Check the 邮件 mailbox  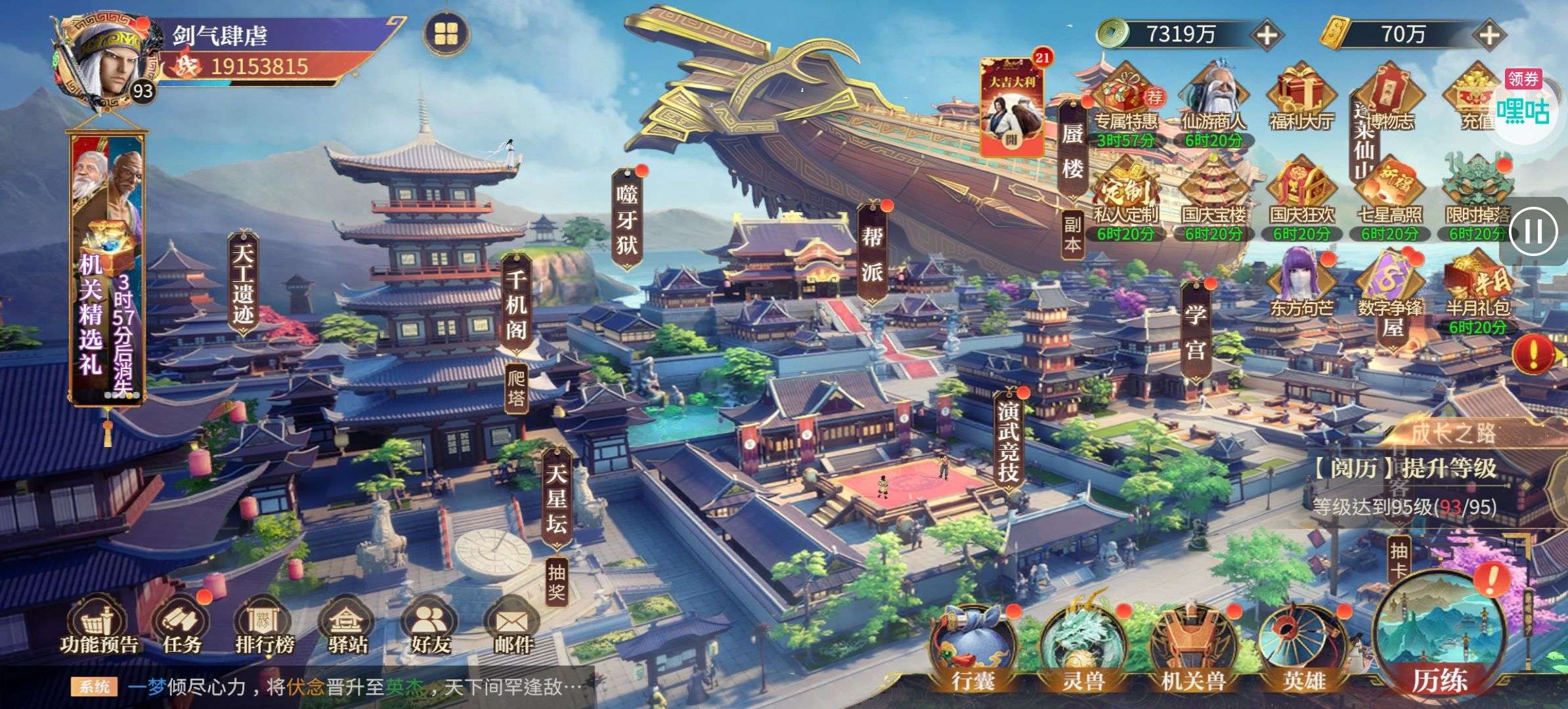[x=513, y=627]
